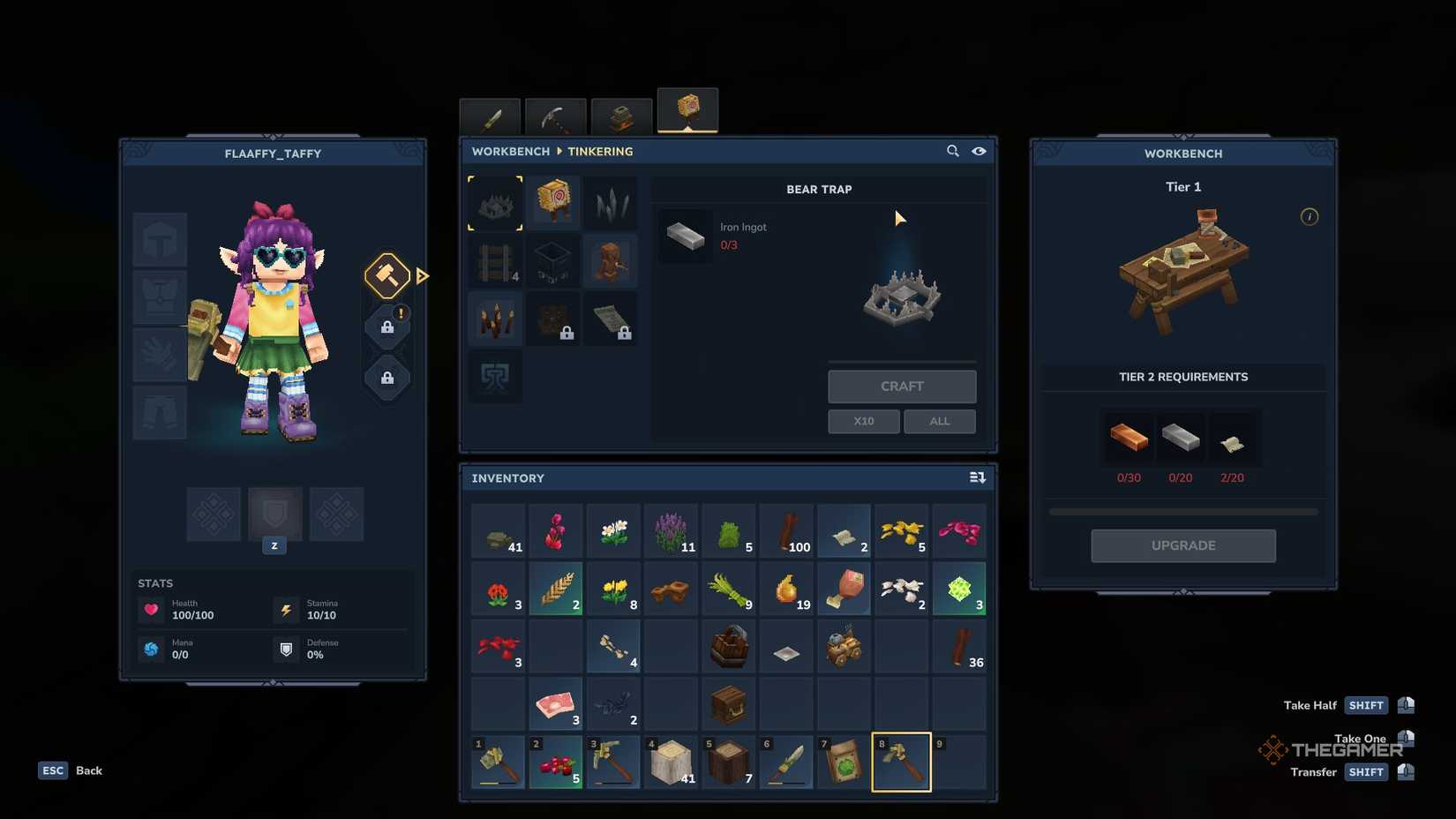Select the wooden torches recipe icon
Screen dimensions: 1456x819
494,319
